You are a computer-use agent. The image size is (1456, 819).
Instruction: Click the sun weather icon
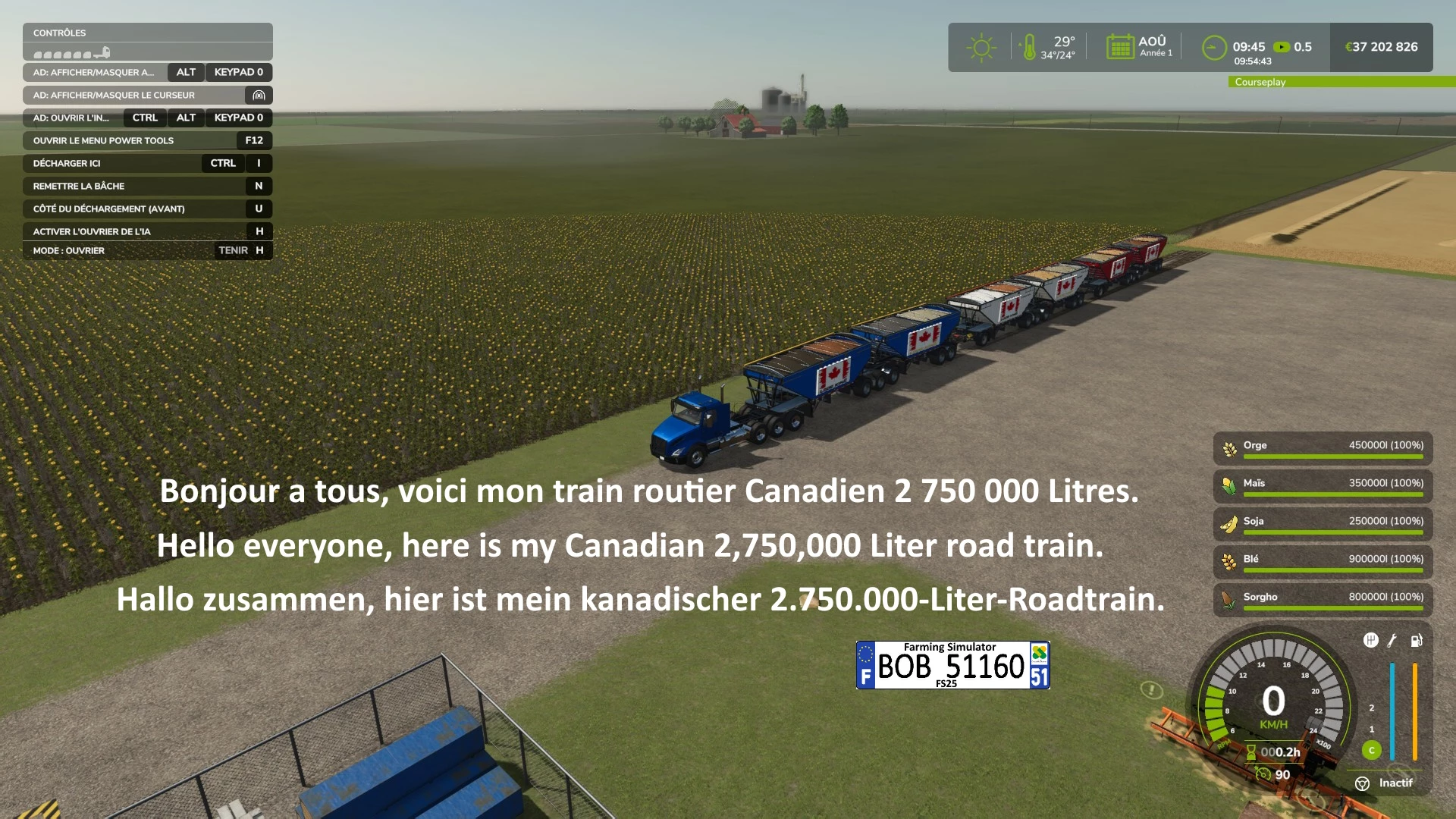[x=981, y=47]
